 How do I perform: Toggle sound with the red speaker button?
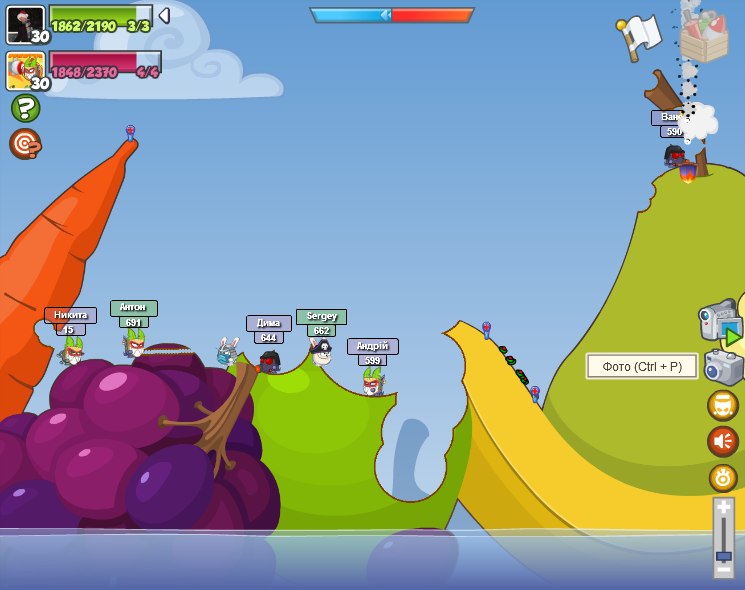723,441
